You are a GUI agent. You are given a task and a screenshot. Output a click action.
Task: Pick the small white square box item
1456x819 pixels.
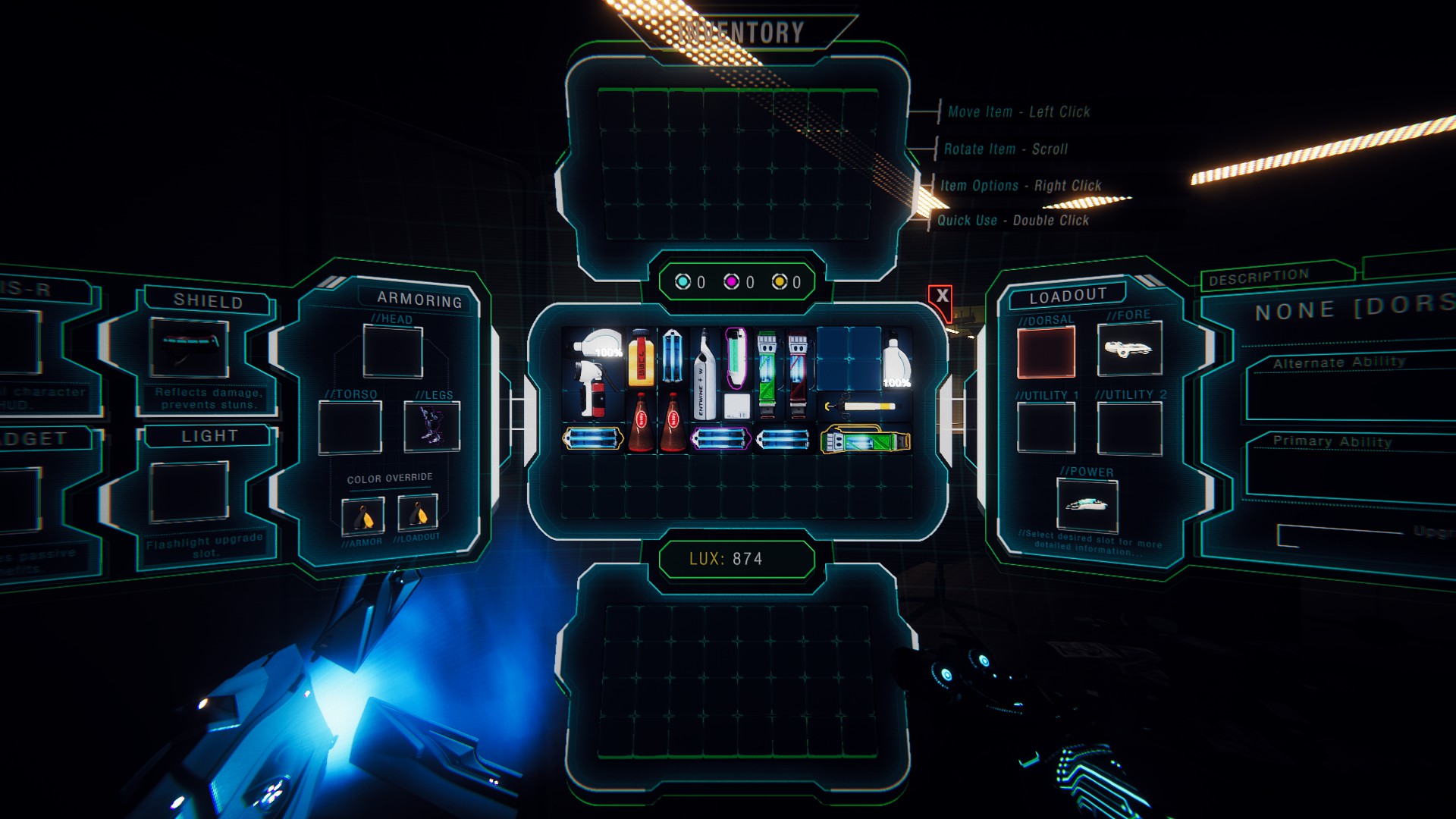click(x=736, y=406)
